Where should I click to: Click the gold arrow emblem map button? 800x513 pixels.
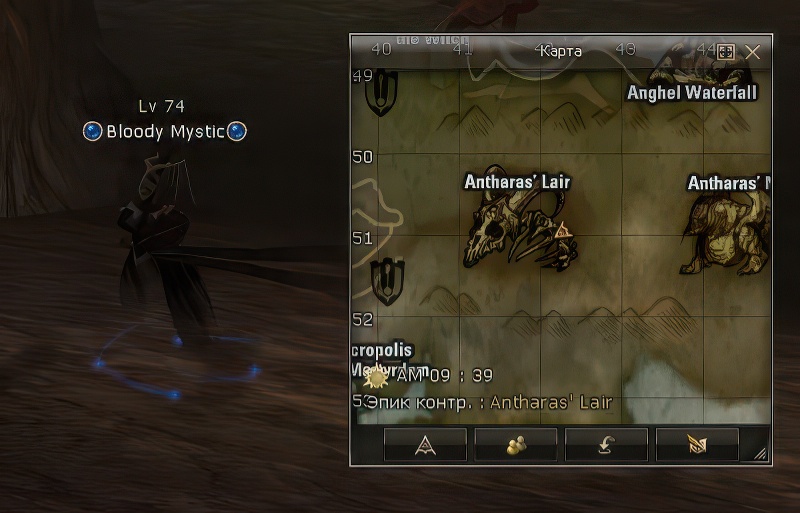pos(697,445)
